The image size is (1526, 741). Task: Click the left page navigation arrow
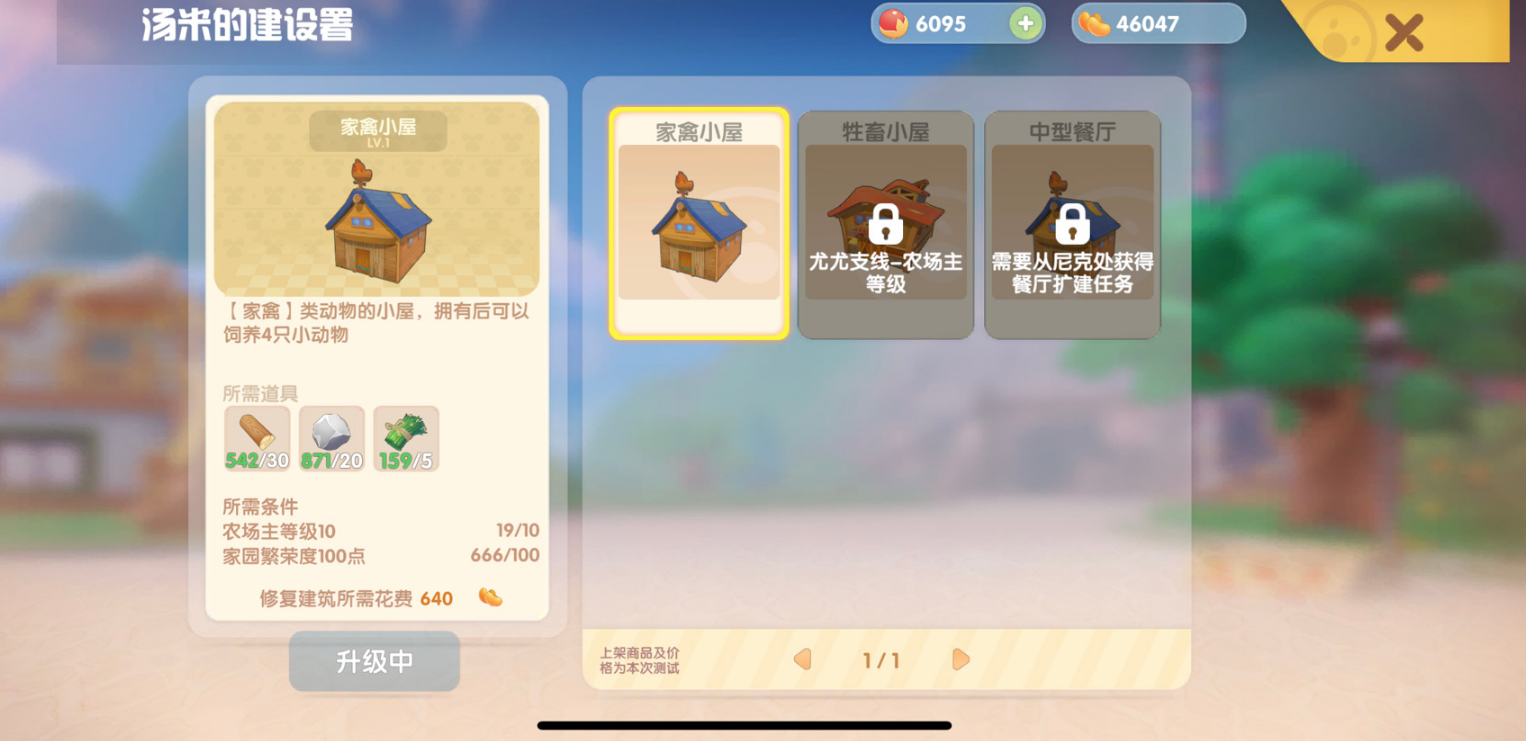(801, 660)
